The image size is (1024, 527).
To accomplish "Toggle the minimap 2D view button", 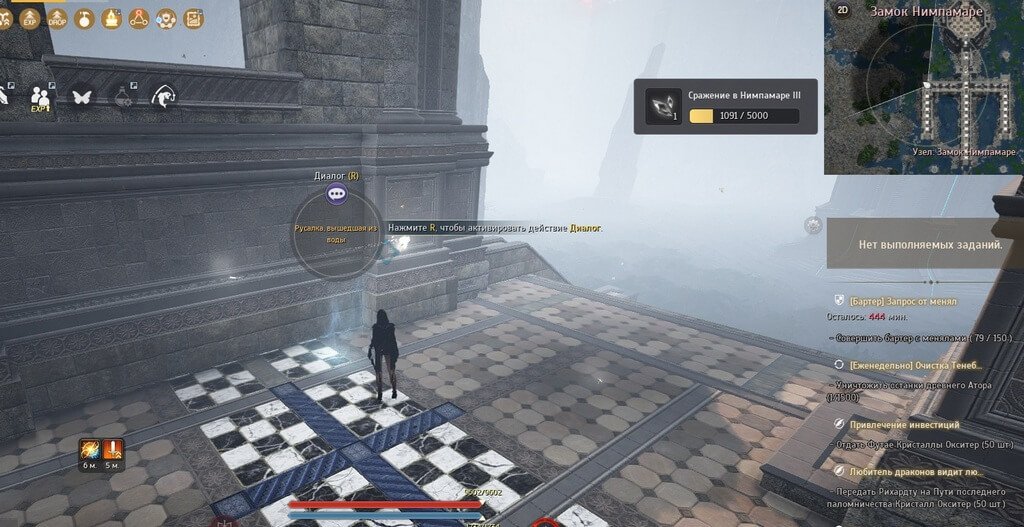I will pyautogui.click(x=843, y=10).
